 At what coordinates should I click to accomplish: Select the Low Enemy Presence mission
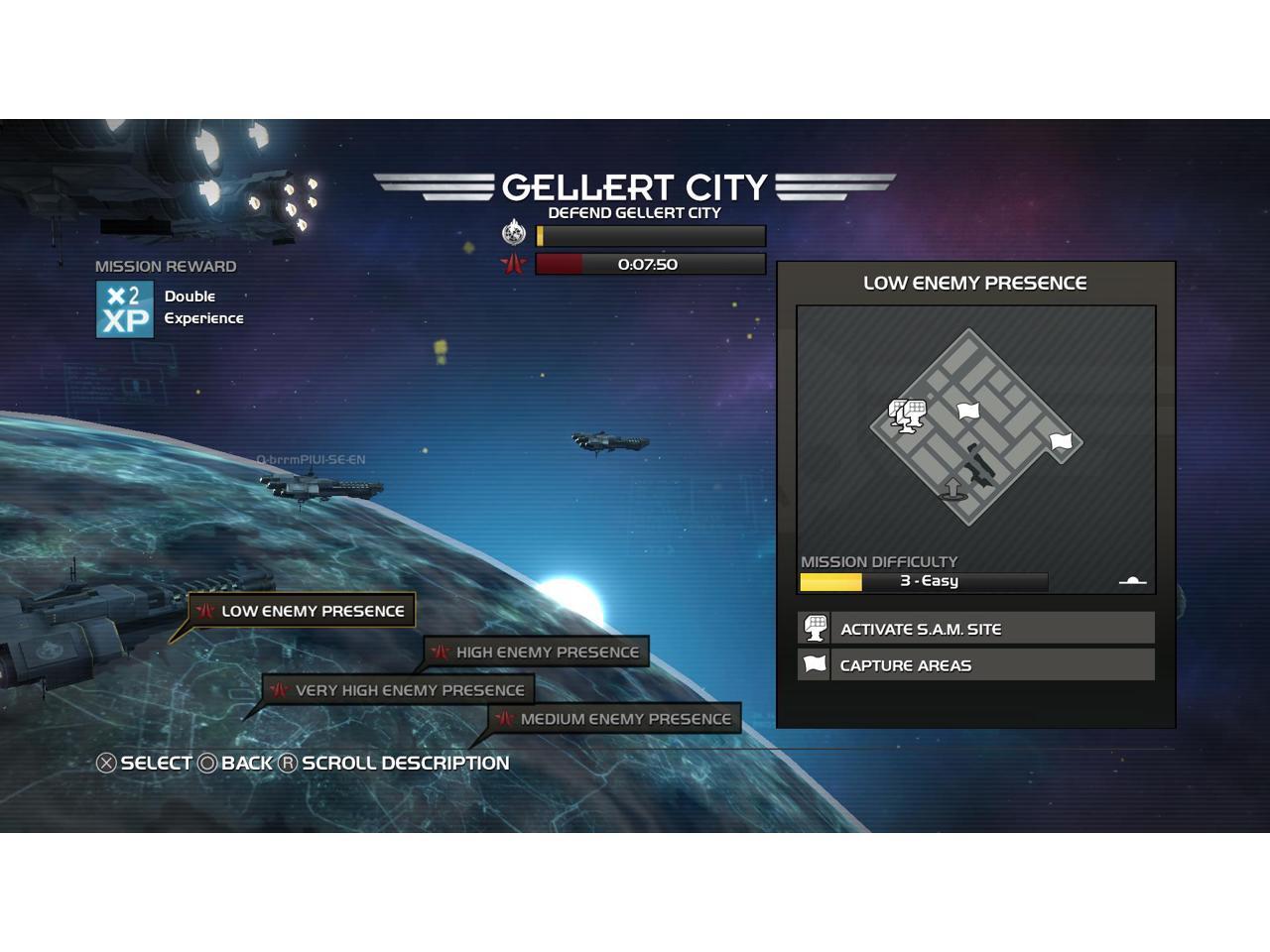click(x=302, y=611)
